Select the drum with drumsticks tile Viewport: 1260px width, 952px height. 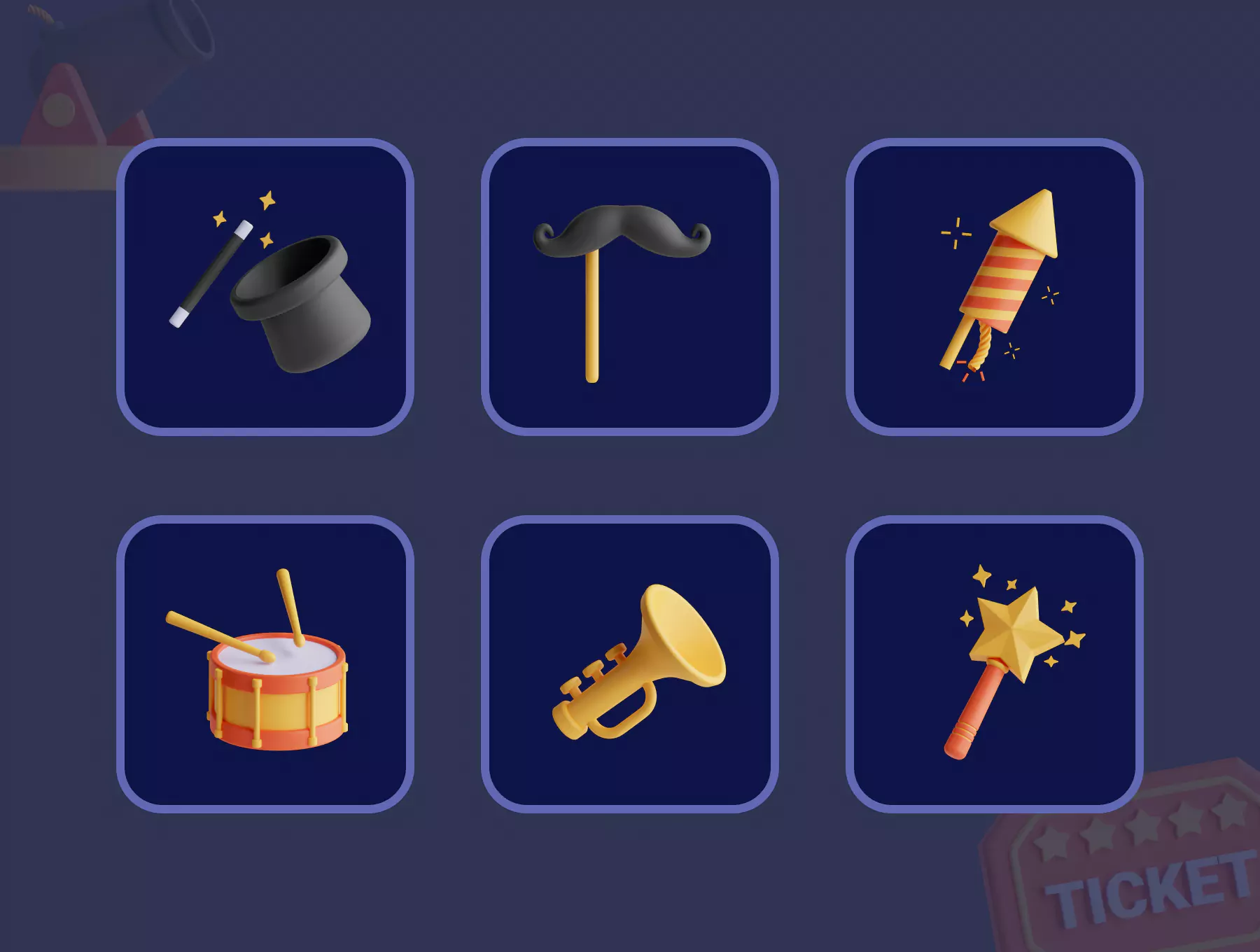[x=265, y=664]
